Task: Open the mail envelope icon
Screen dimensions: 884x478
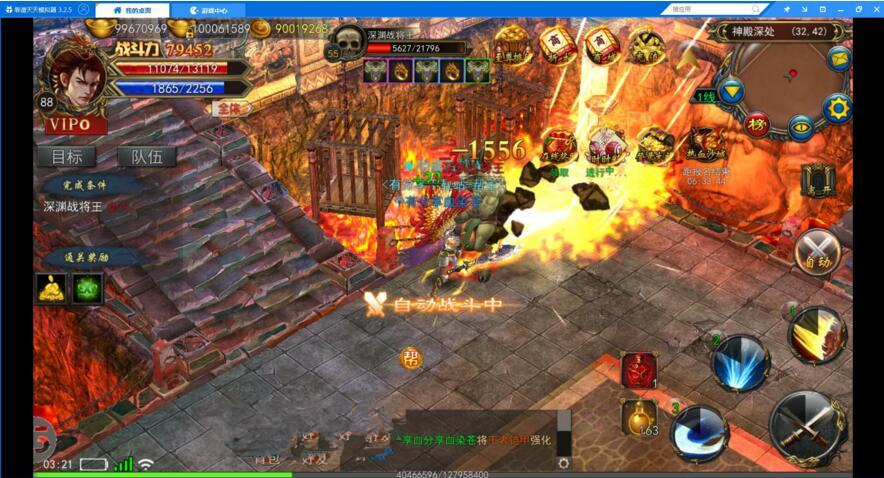Action: pyautogui.click(x=838, y=57)
